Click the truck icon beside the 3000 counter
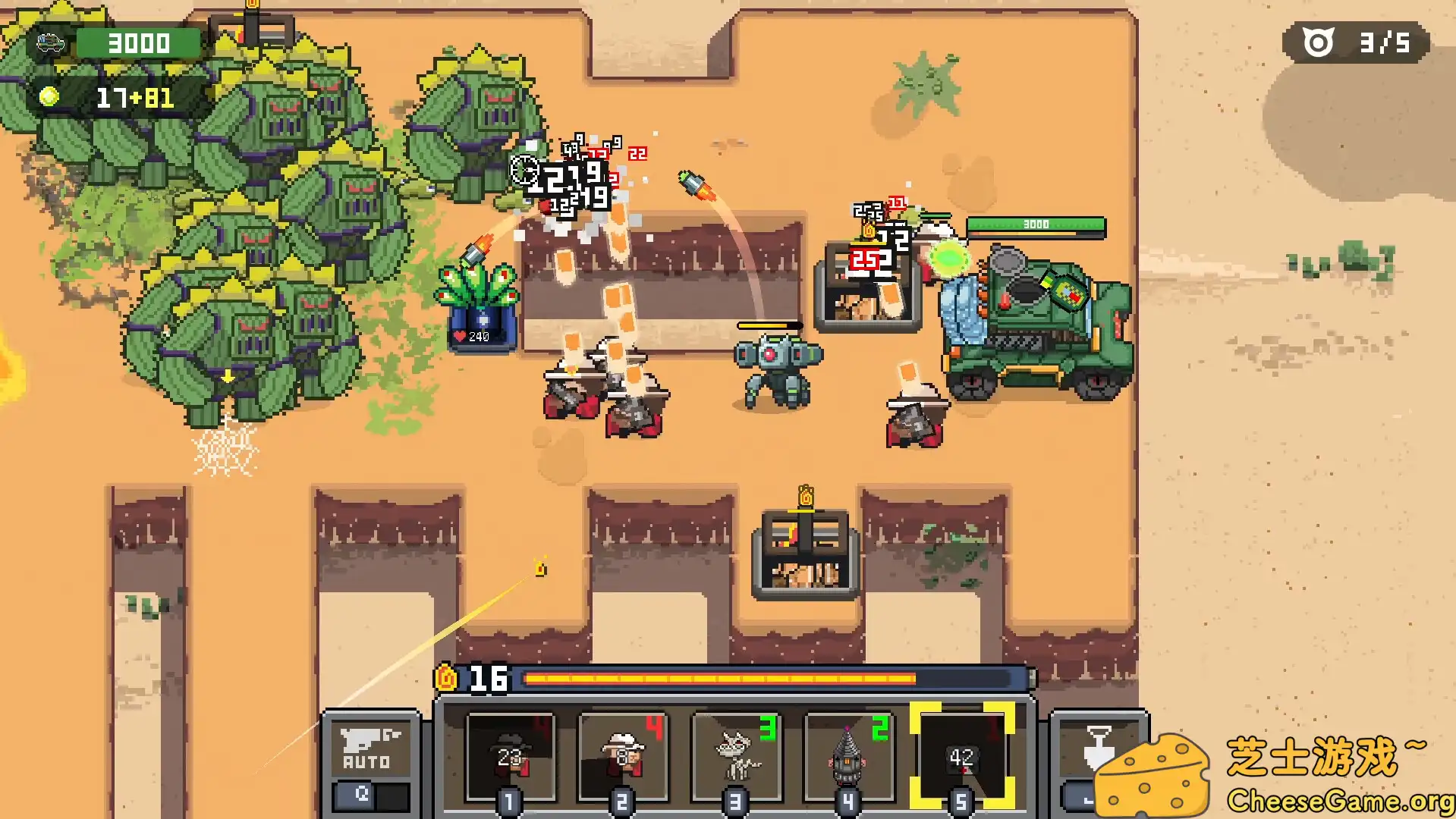 49,43
